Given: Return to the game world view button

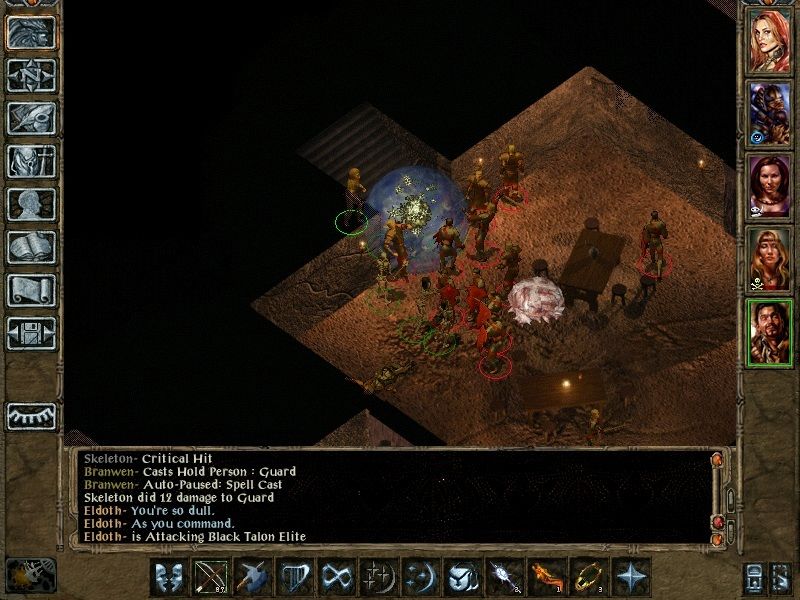Looking at the screenshot, I should tap(31, 32).
